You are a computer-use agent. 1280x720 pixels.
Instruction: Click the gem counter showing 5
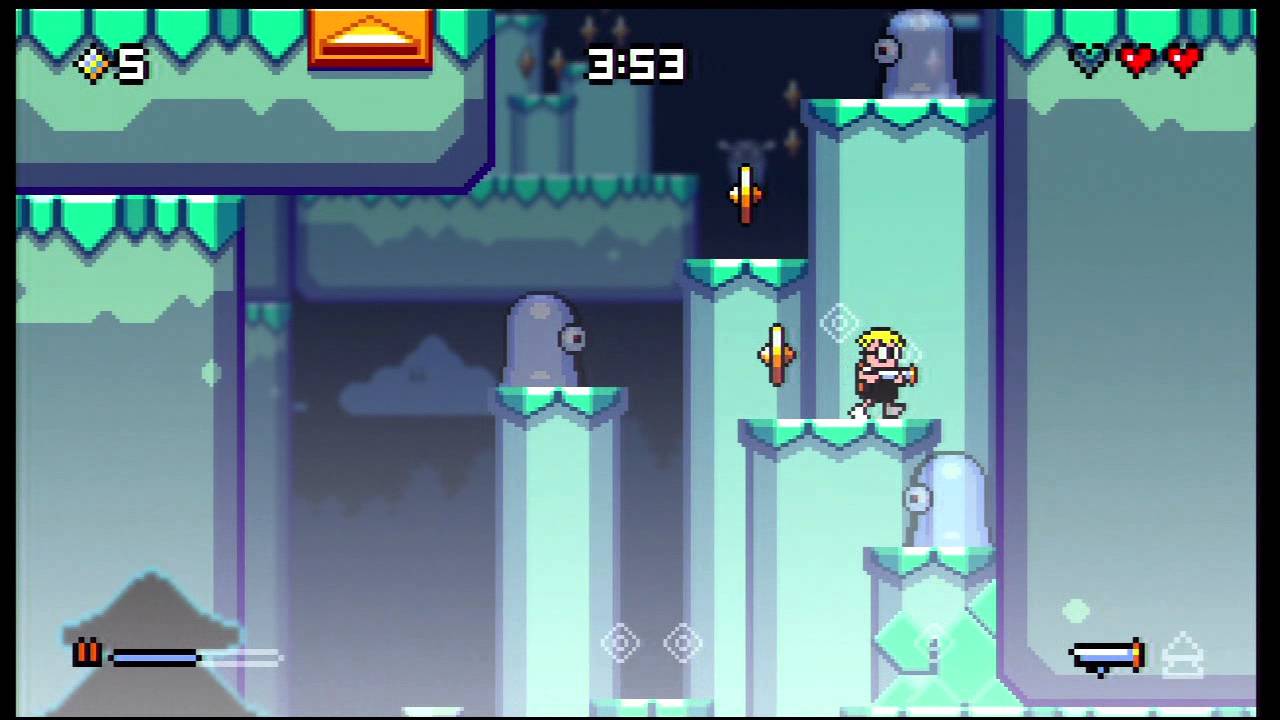pos(110,65)
